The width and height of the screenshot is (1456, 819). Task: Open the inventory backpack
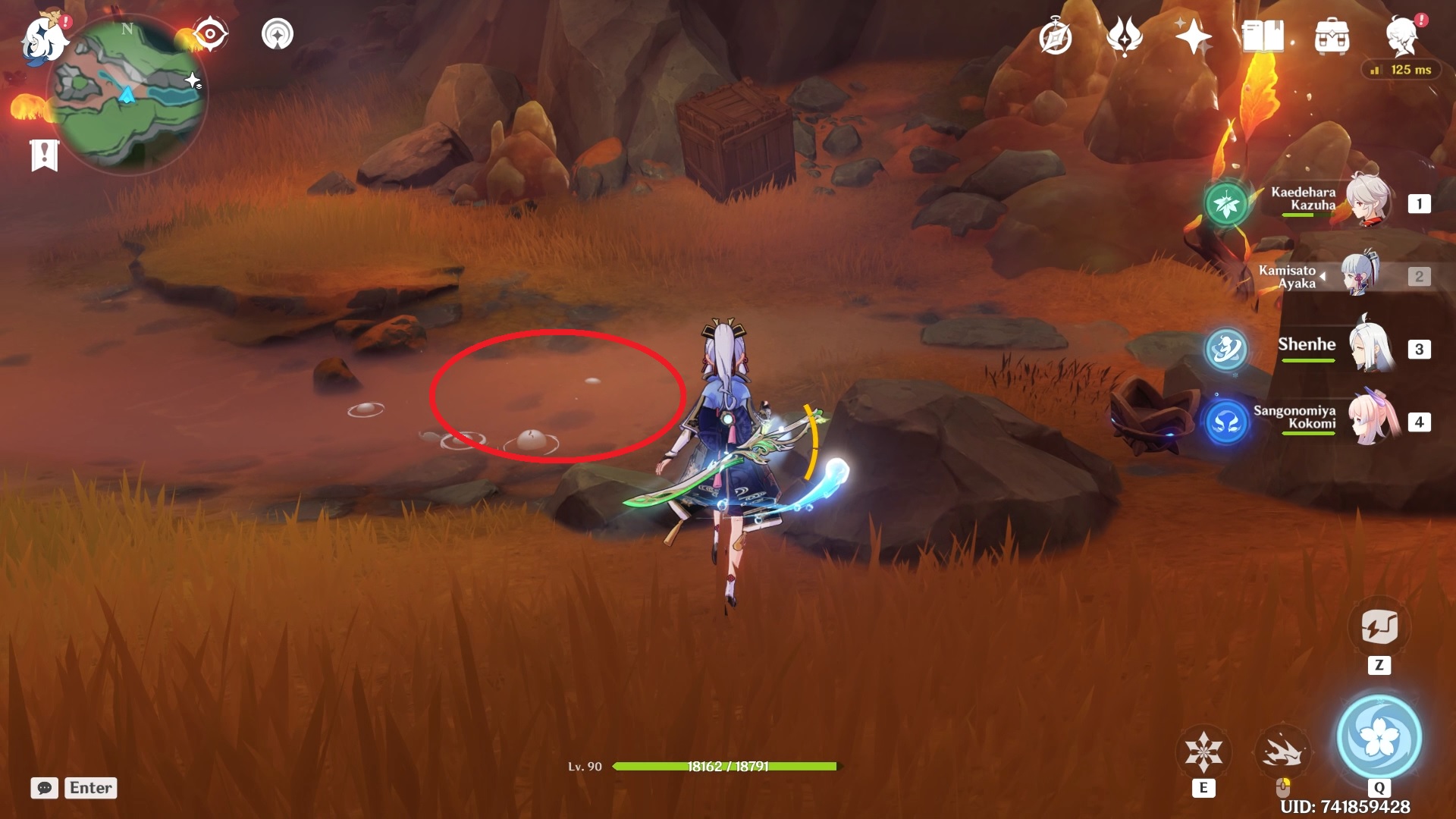(1332, 37)
